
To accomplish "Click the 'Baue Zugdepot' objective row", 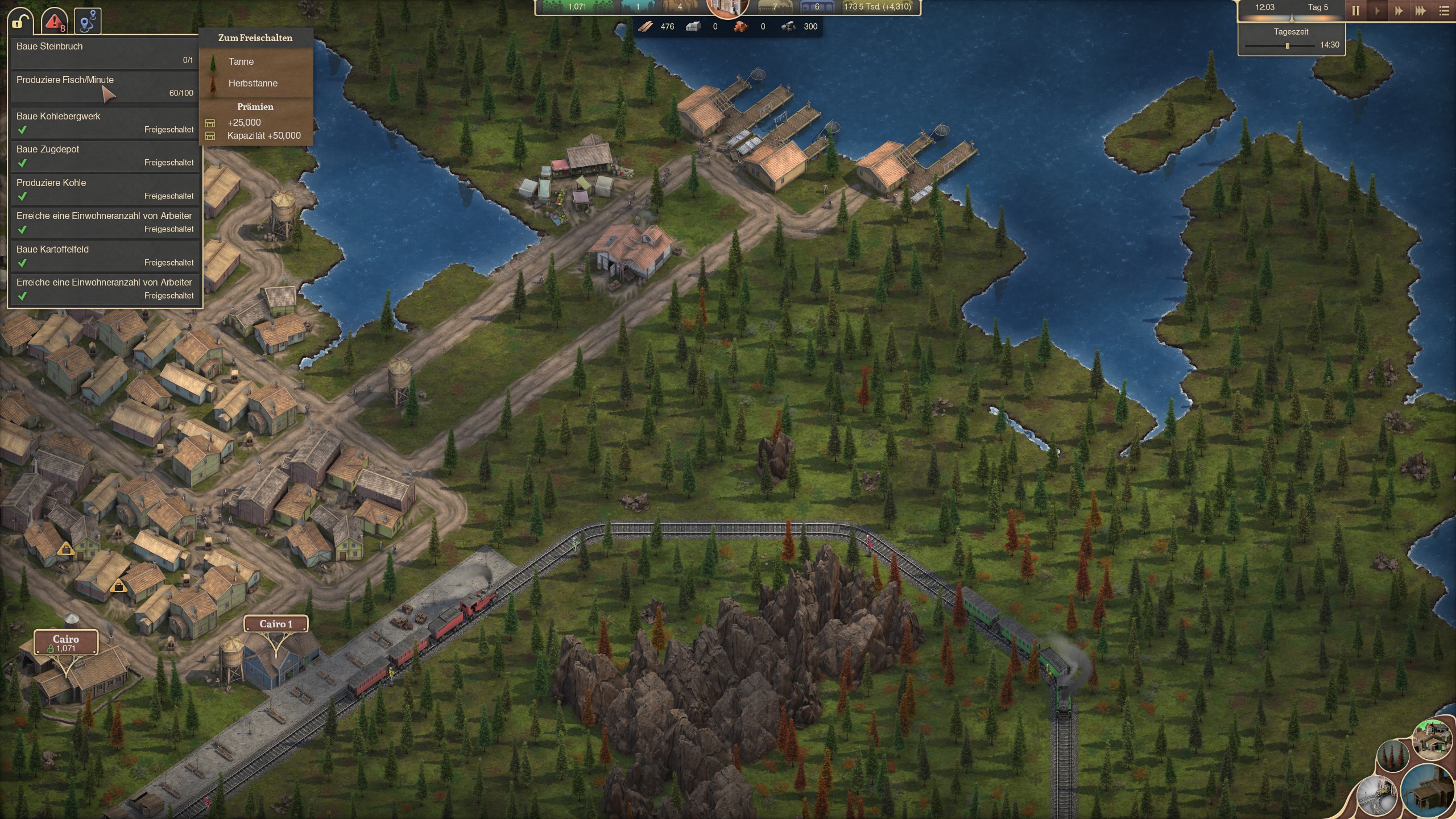I will click(x=105, y=155).
